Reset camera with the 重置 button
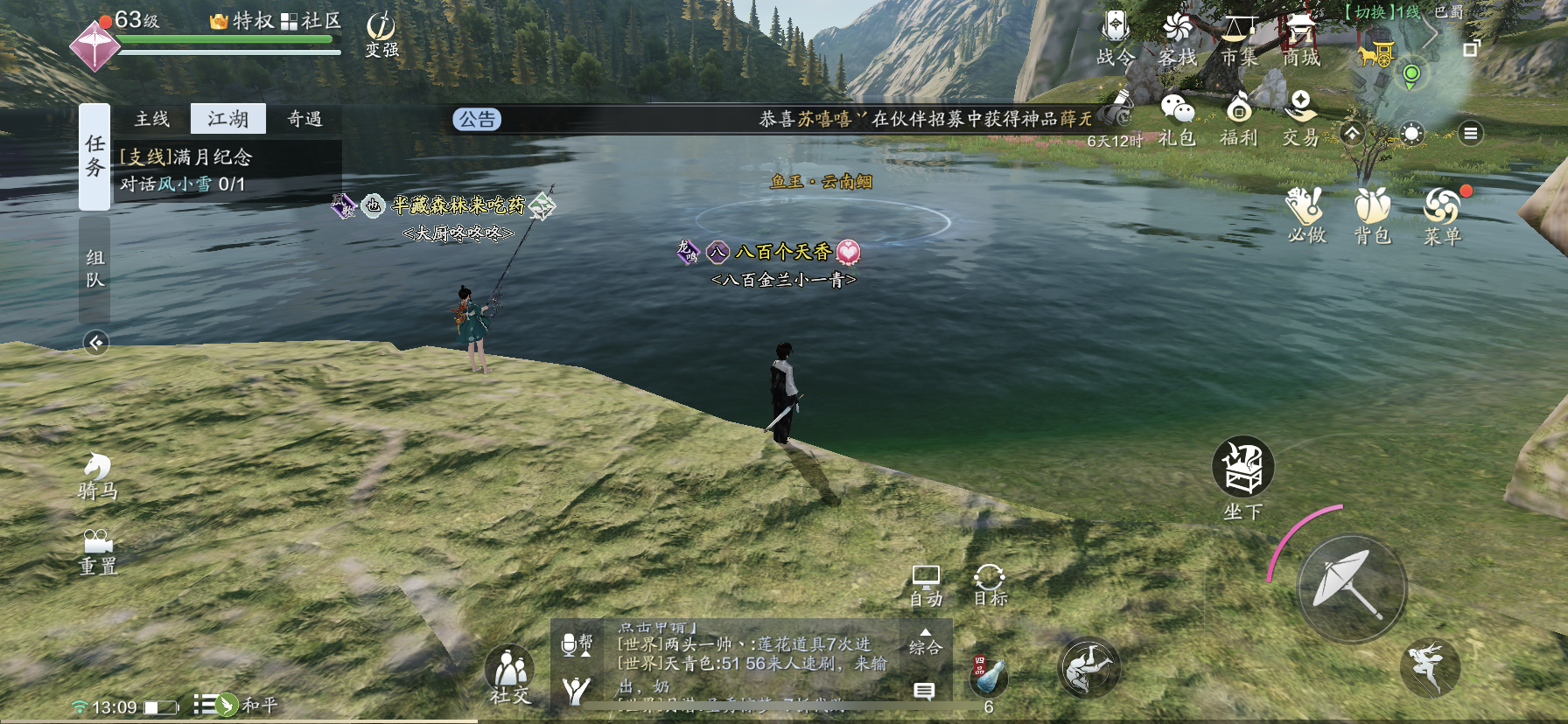Image resolution: width=1568 pixels, height=724 pixels. (x=97, y=552)
